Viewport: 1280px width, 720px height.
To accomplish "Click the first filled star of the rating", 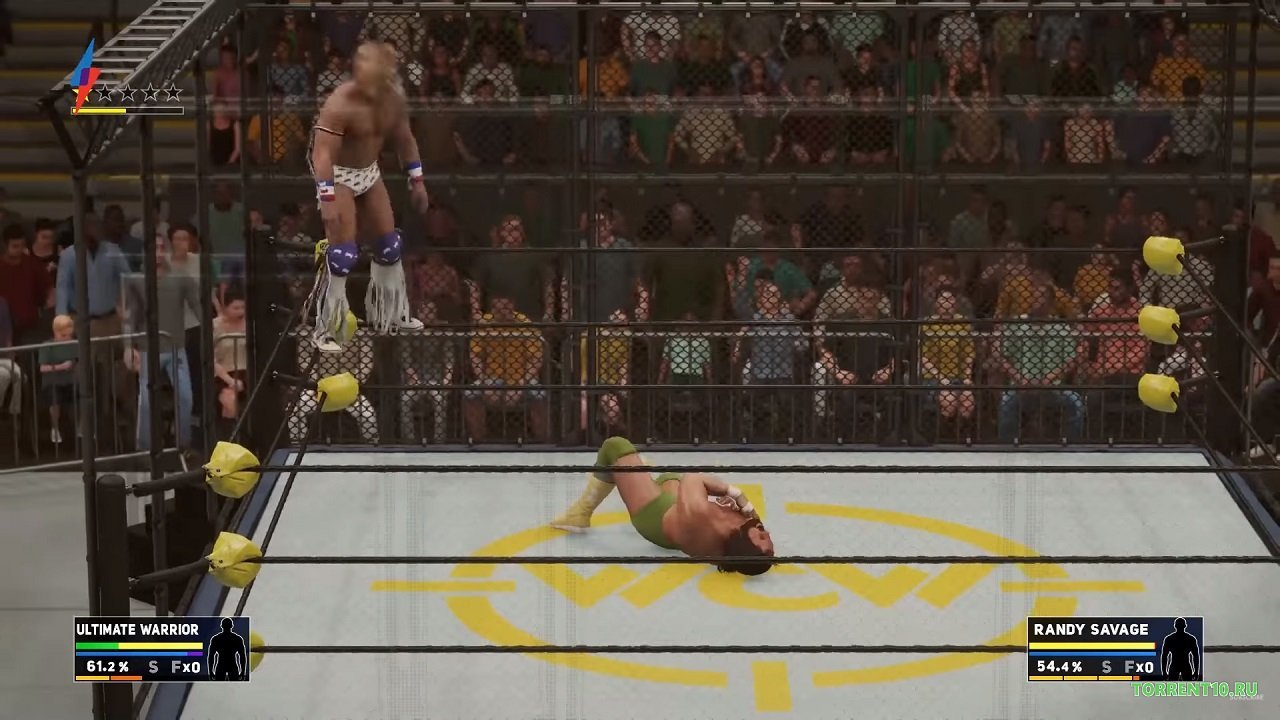I will click(81, 94).
